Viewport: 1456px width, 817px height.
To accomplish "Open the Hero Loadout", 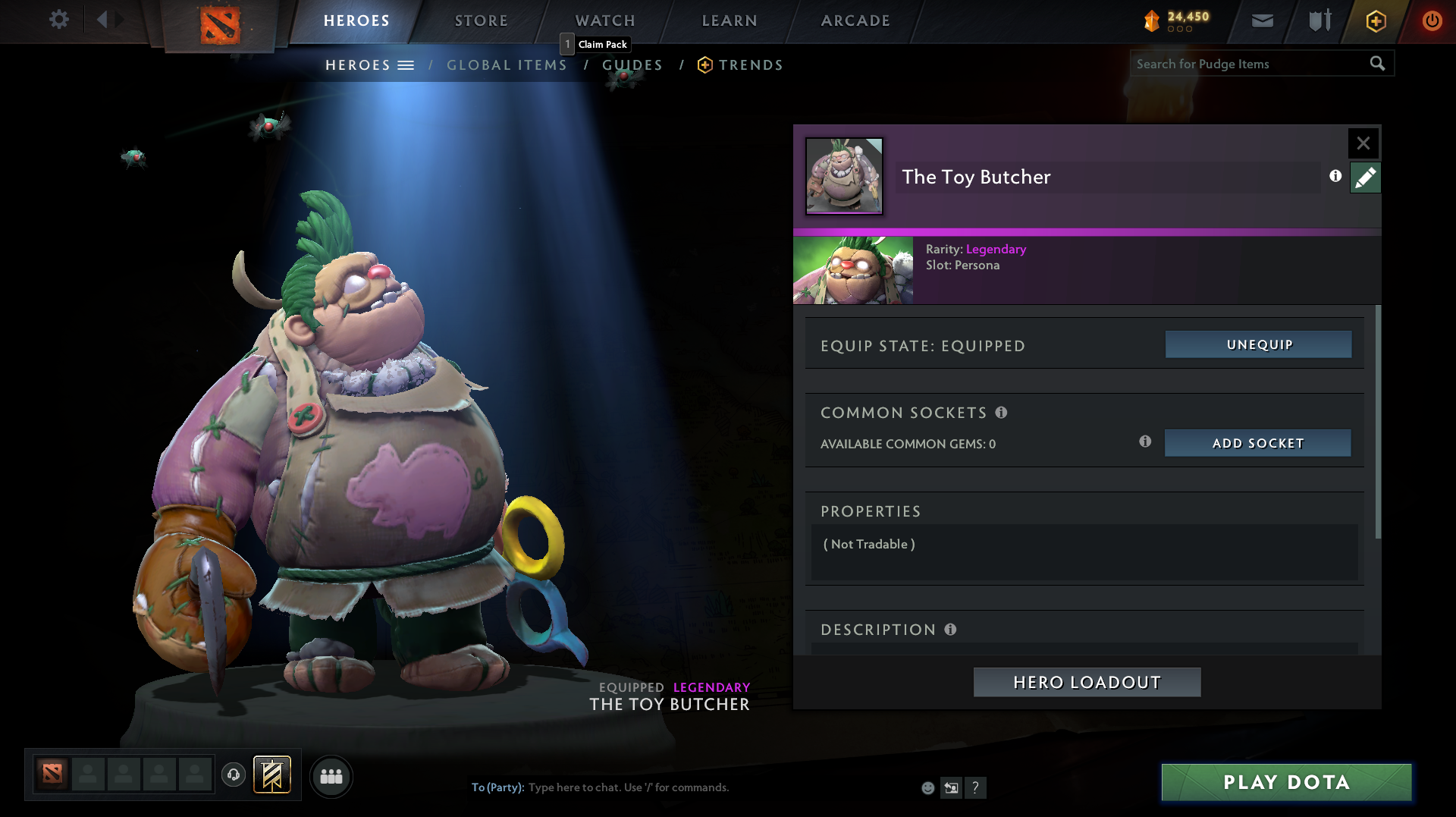I will tap(1086, 682).
